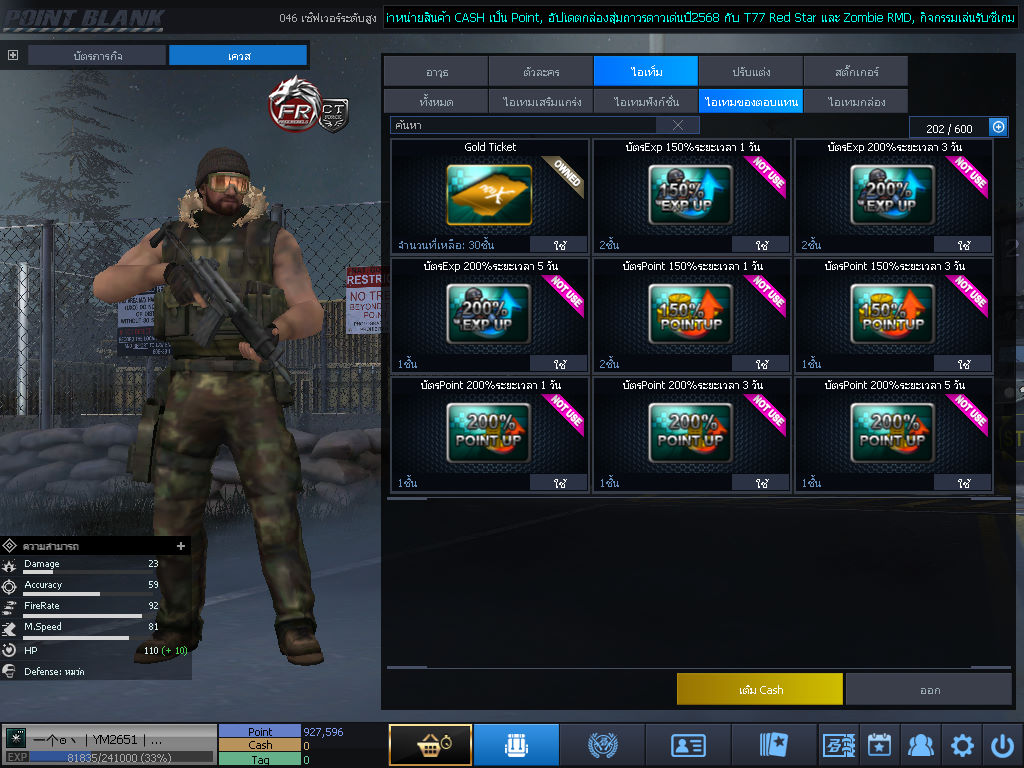Pick the Exp 200% 3-day card
1024x768 pixels.
coord(892,194)
